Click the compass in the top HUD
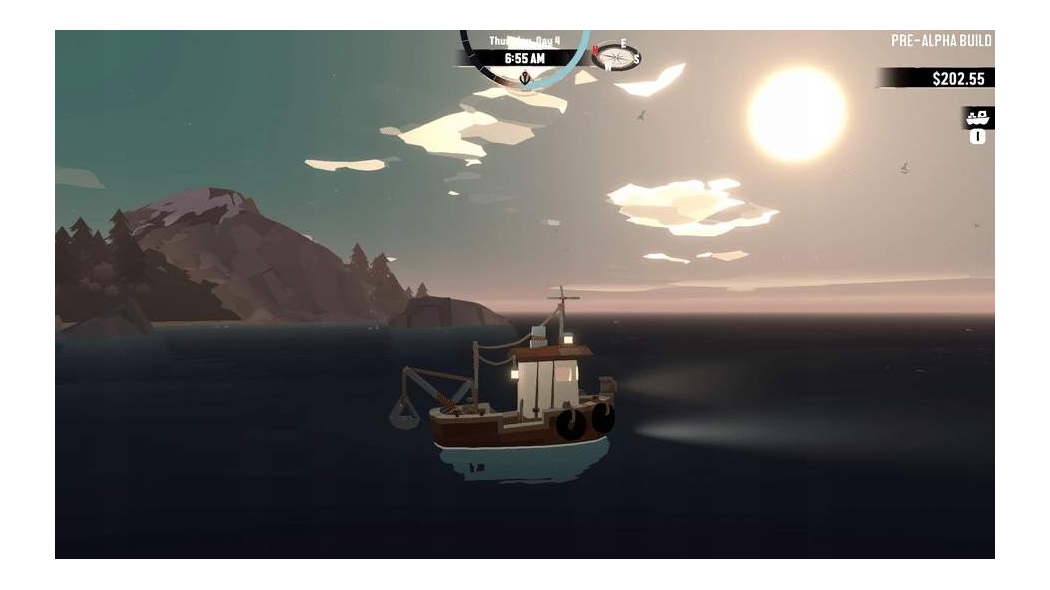 coord(615,56)
